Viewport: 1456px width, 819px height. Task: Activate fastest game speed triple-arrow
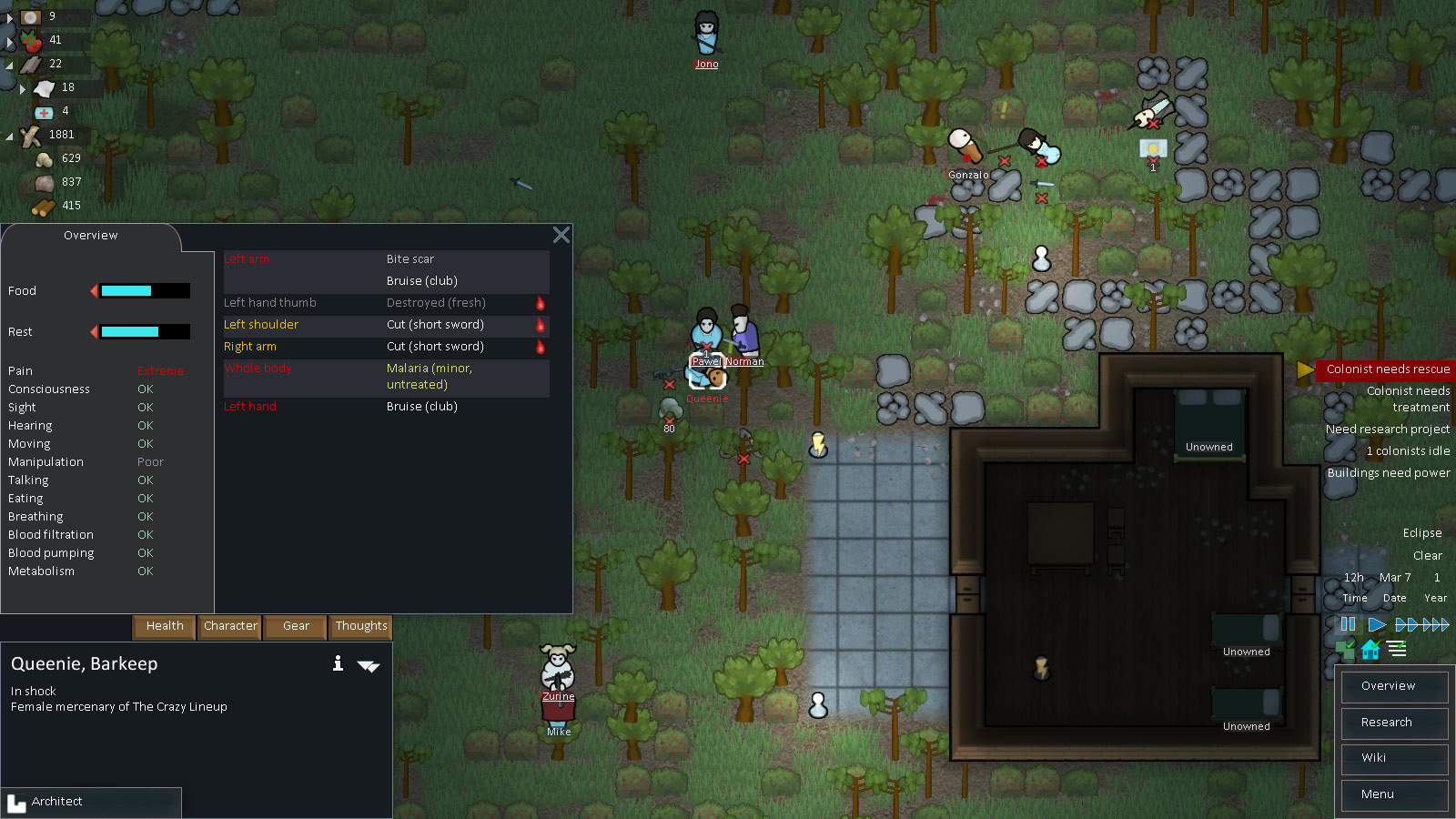click(x=1434, y=624)
